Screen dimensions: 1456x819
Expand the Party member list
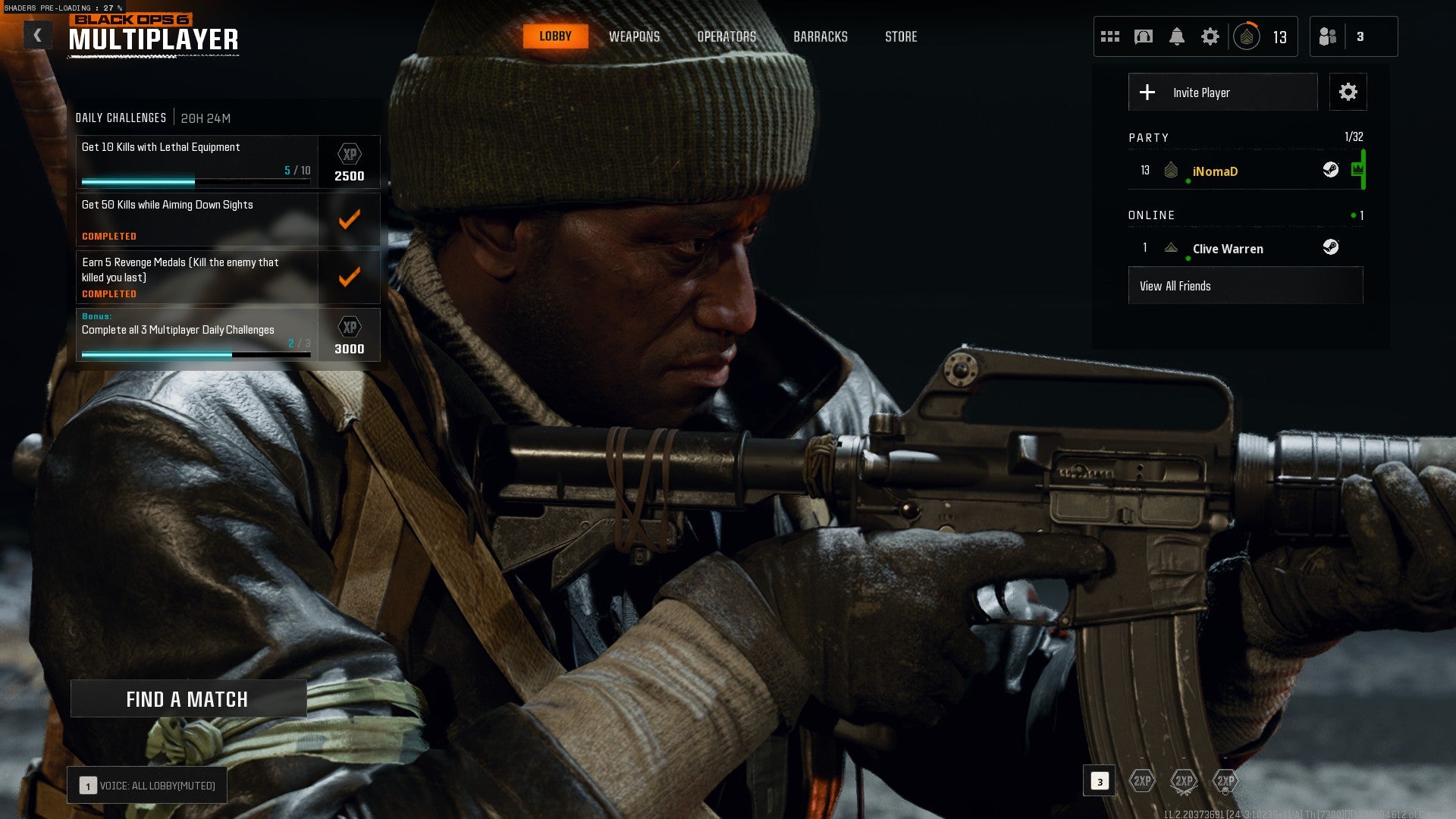point(1150,138)
